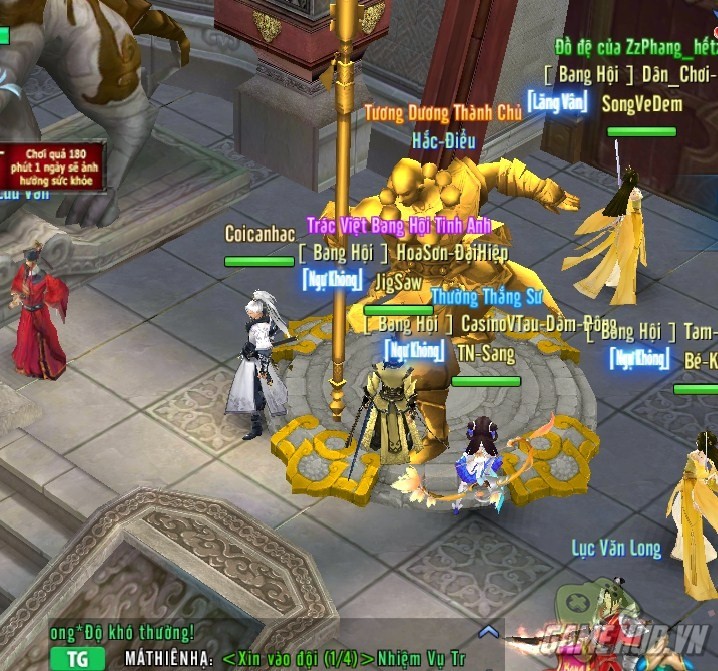Open the 'Xin vào đội (1/4)' team join link
718x671 pixels.
click(297, 658)
